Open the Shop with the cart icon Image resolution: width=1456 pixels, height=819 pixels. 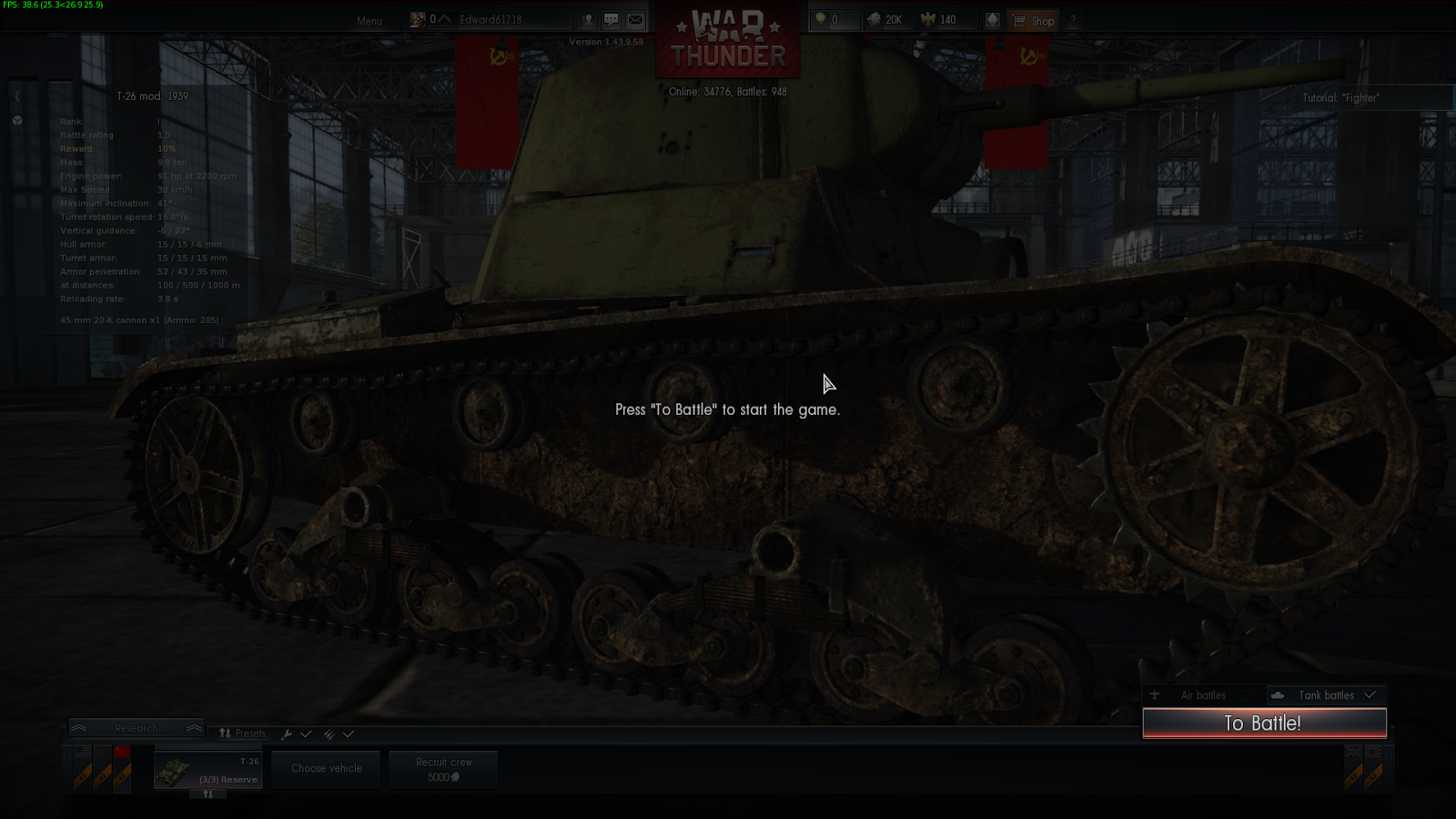[1034, 20]
